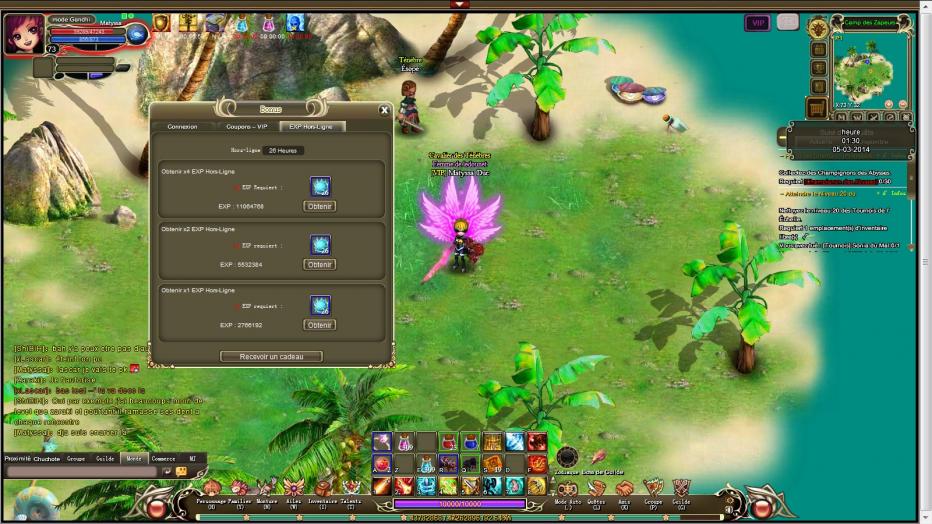
Task: Open the shop cart icon beside minimap
Action: coord(818,107)
